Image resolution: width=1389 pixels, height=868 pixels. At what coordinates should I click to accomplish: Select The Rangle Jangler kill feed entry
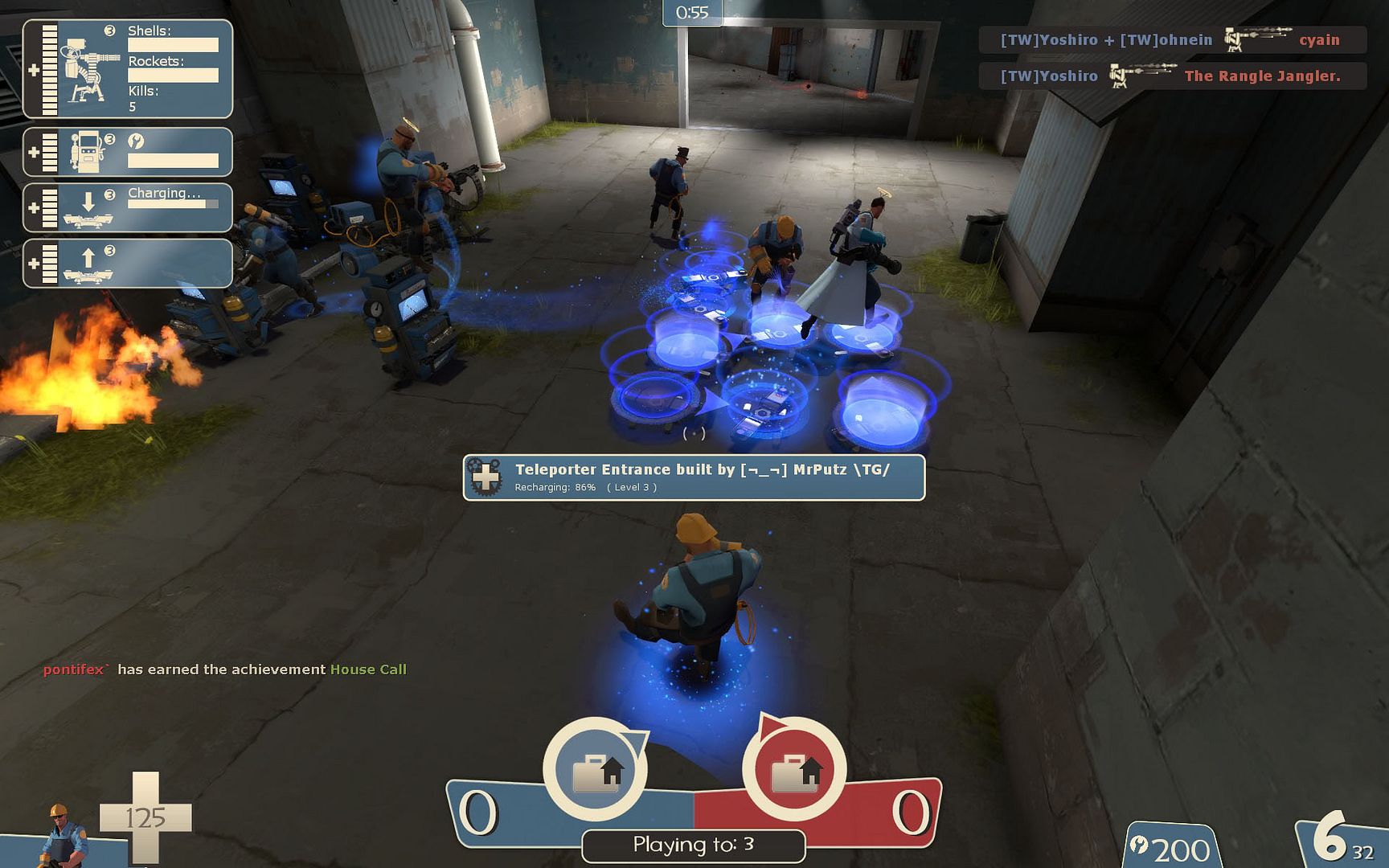[1171, 76]
